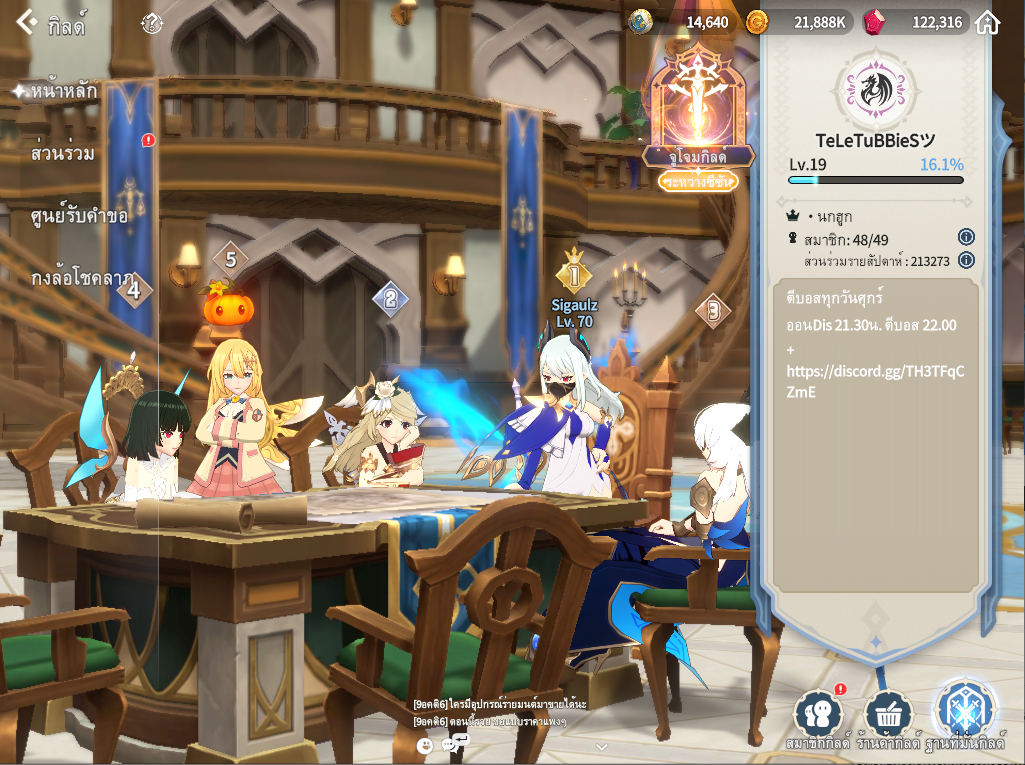
Task: Open the emoji smiley in chat
Action: click(425, 745)
